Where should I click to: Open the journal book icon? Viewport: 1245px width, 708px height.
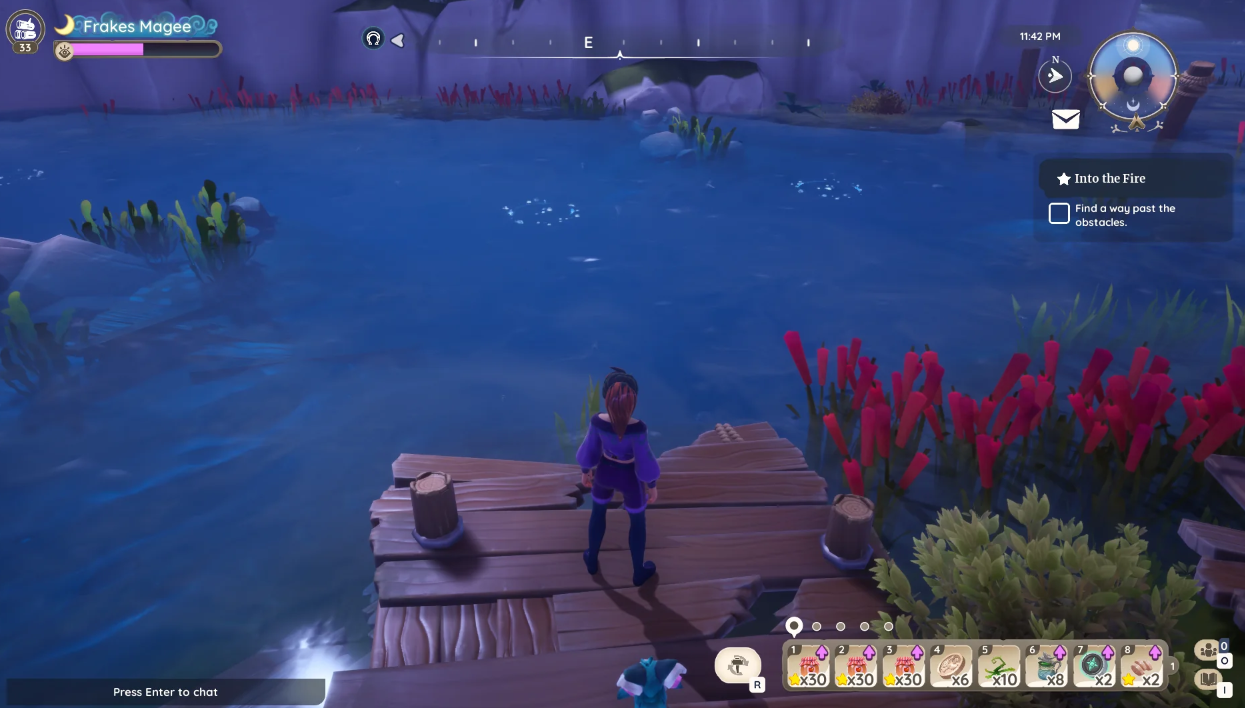click(x=1208, y=680)
